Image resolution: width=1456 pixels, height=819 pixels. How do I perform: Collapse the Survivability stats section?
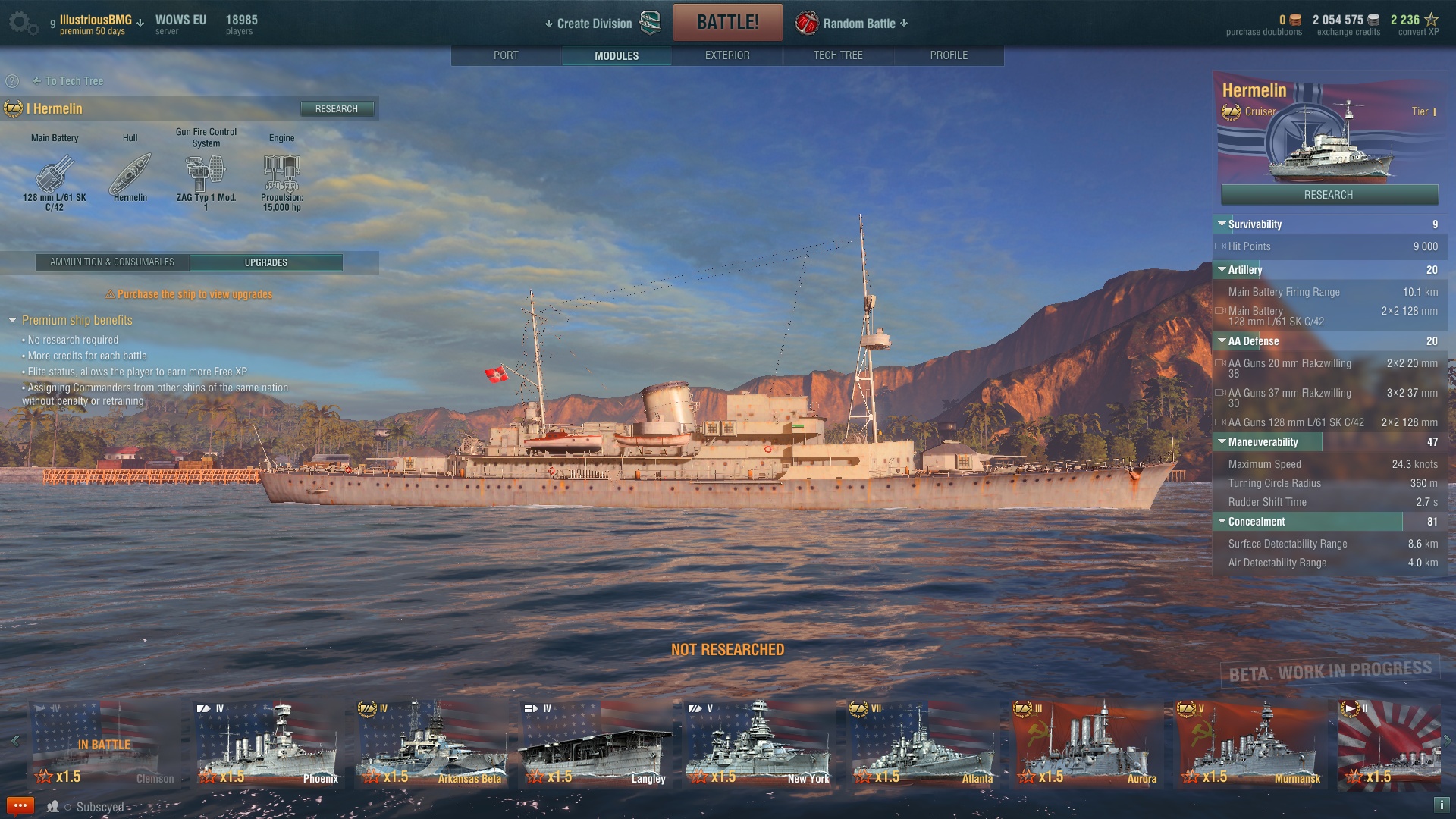coord(1222,224)
